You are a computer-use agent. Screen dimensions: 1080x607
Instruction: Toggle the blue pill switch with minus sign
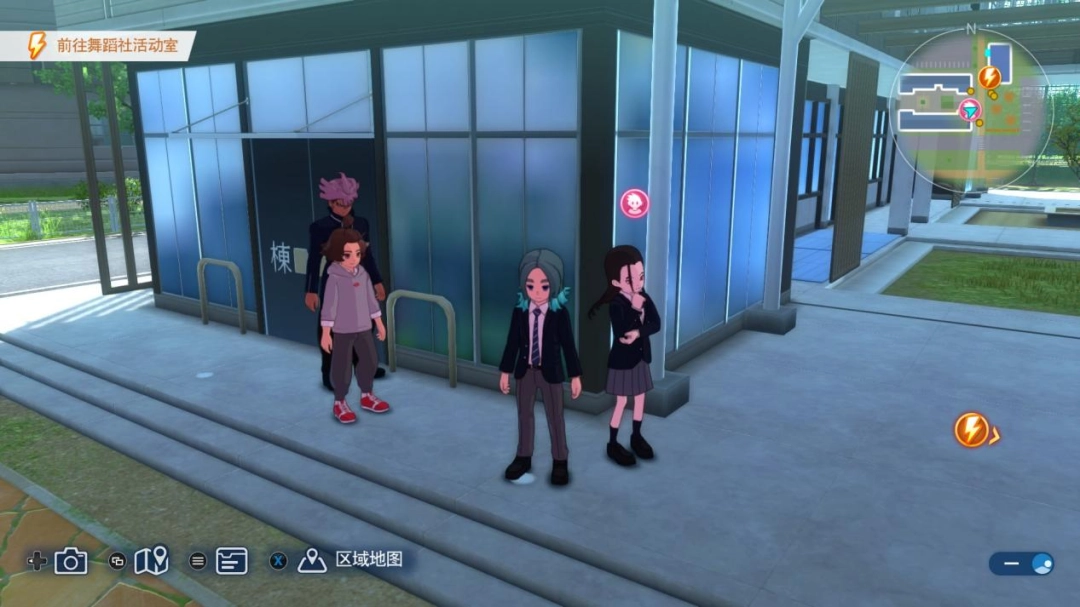tap(1022, 564)
